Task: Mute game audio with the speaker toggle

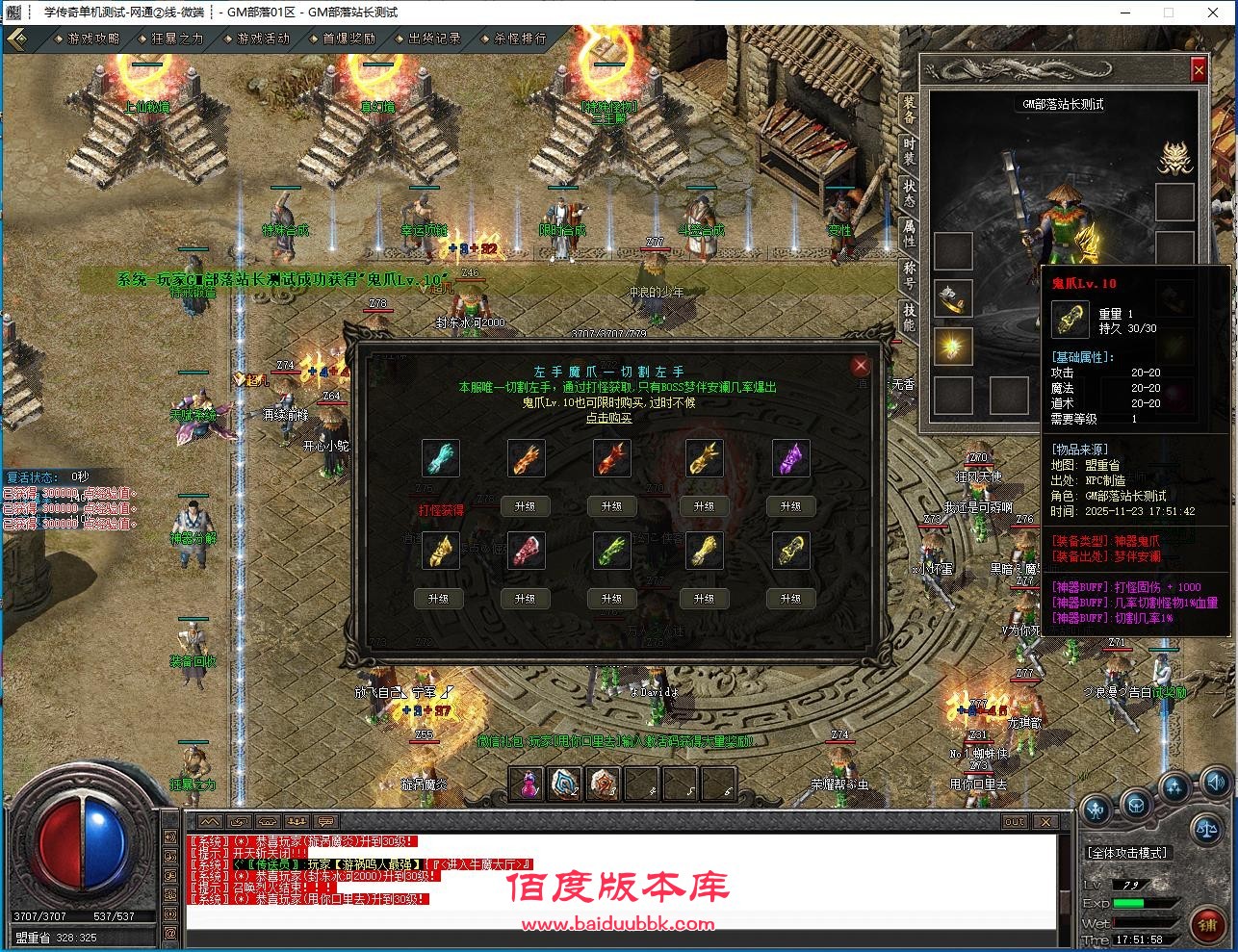Action: point(1215,783)
